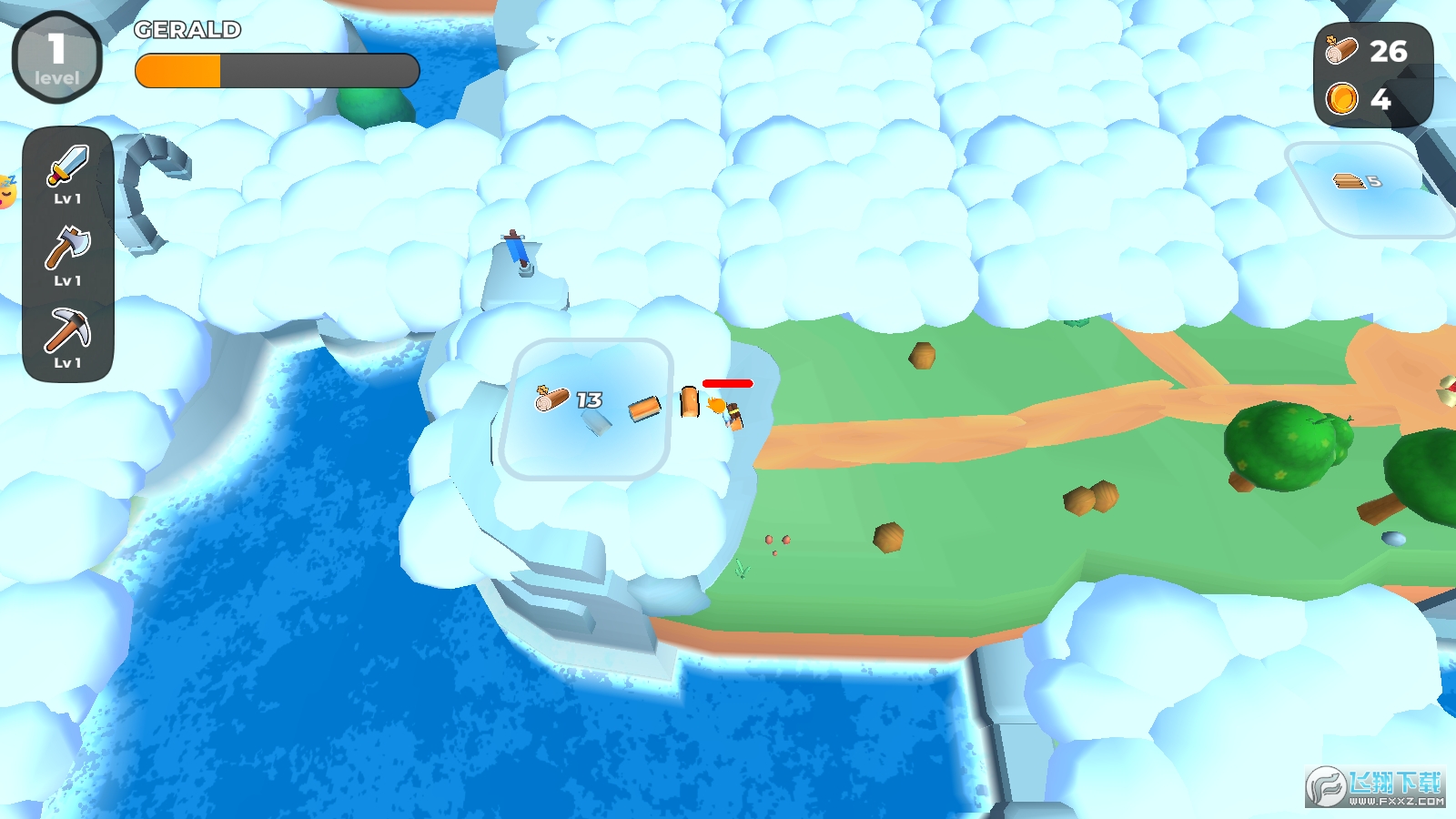Pick the Lv 1 pickaxe tool

click(x=67, y=337)
